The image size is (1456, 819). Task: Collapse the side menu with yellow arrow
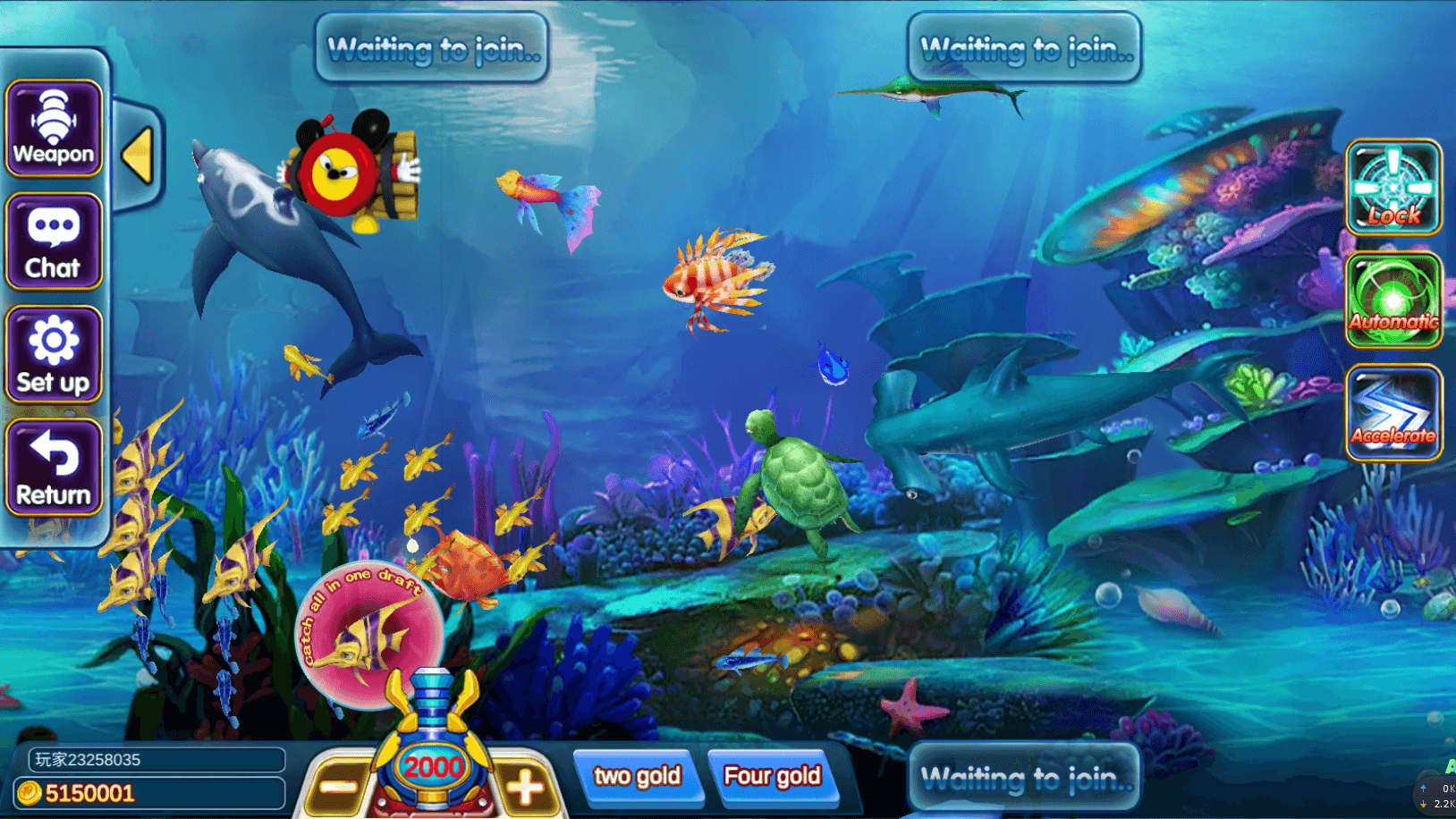tap(139, 156)
